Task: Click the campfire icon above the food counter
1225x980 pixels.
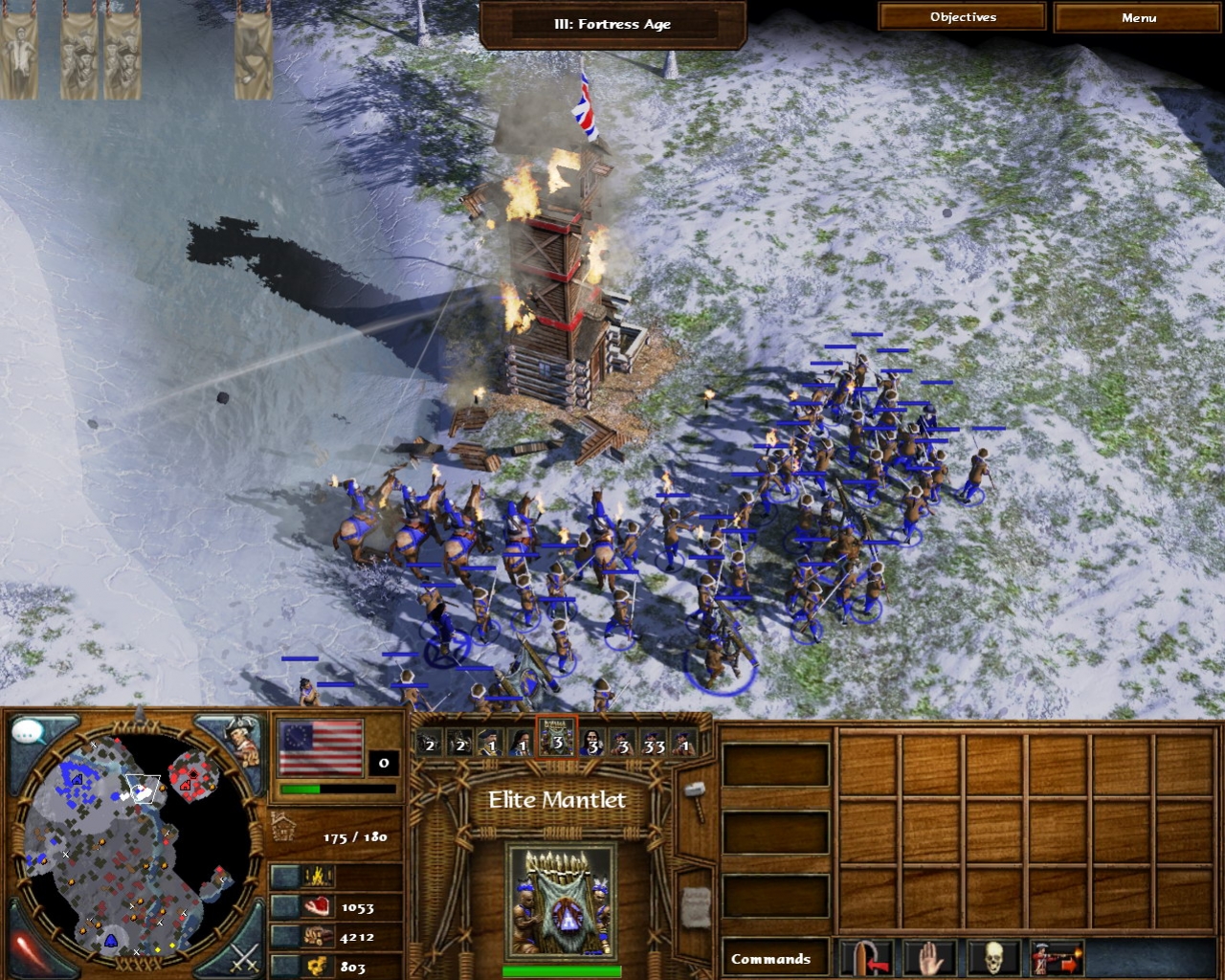Action: tap(316, 877)
